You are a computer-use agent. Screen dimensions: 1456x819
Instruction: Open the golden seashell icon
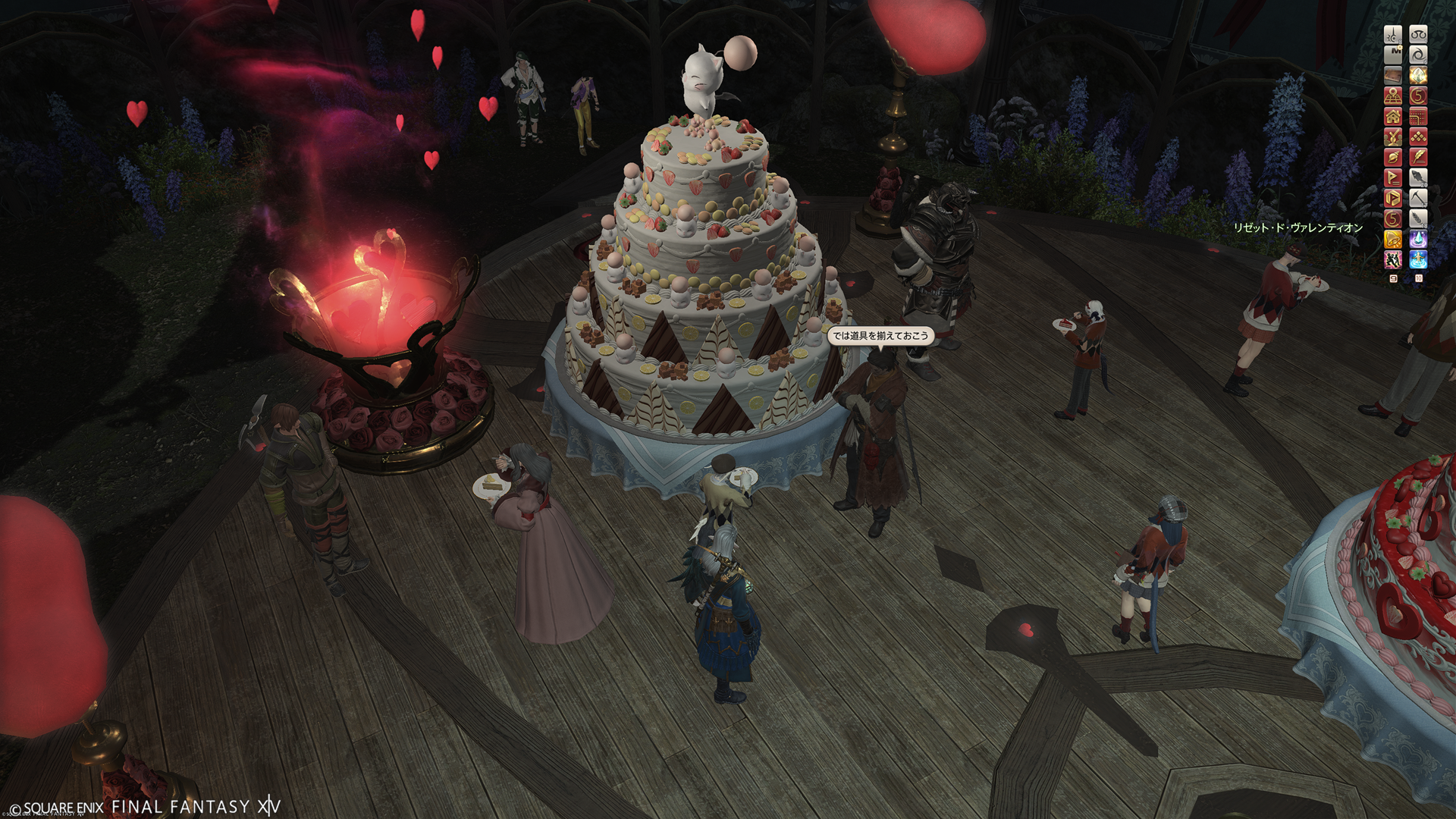(x=1393, y=157)
